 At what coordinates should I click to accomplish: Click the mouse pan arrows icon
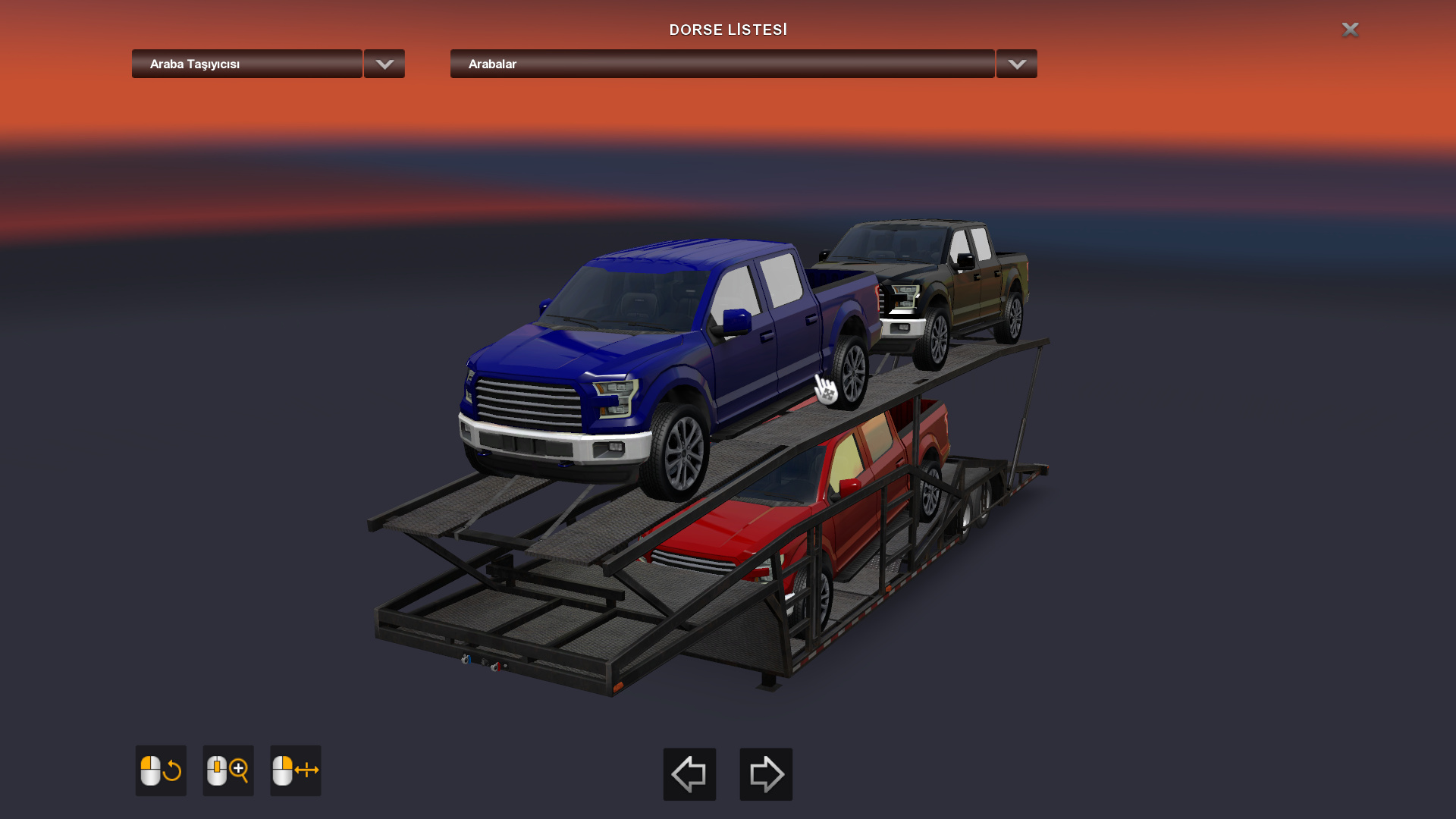296,770
